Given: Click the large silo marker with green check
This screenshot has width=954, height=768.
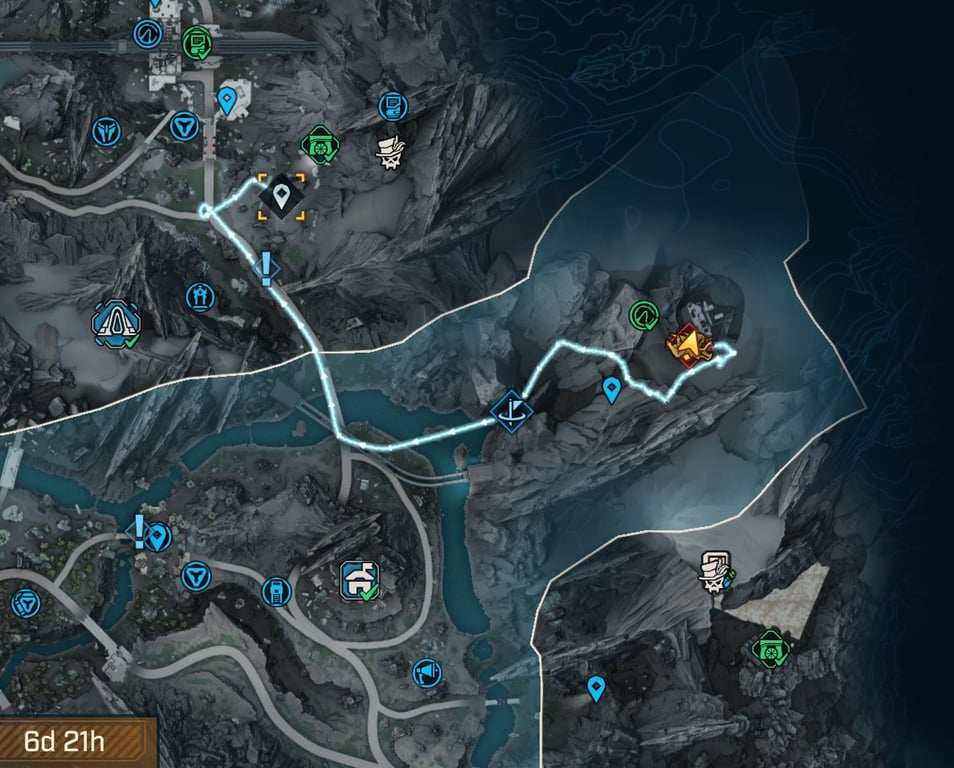Looking at the screenshot, I should coord(116,322).
